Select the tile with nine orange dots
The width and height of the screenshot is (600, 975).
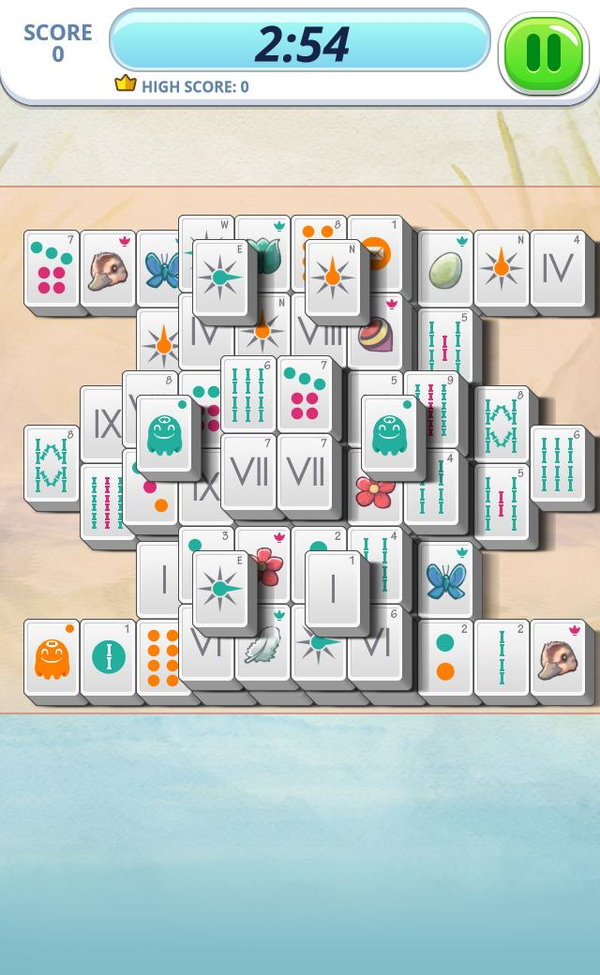coord(160,658)
